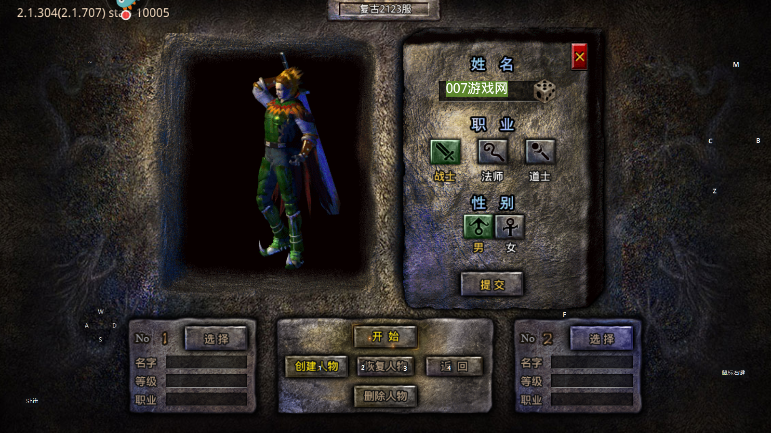Close the character creation panel
771x433 pixels.
coord(579,57)
